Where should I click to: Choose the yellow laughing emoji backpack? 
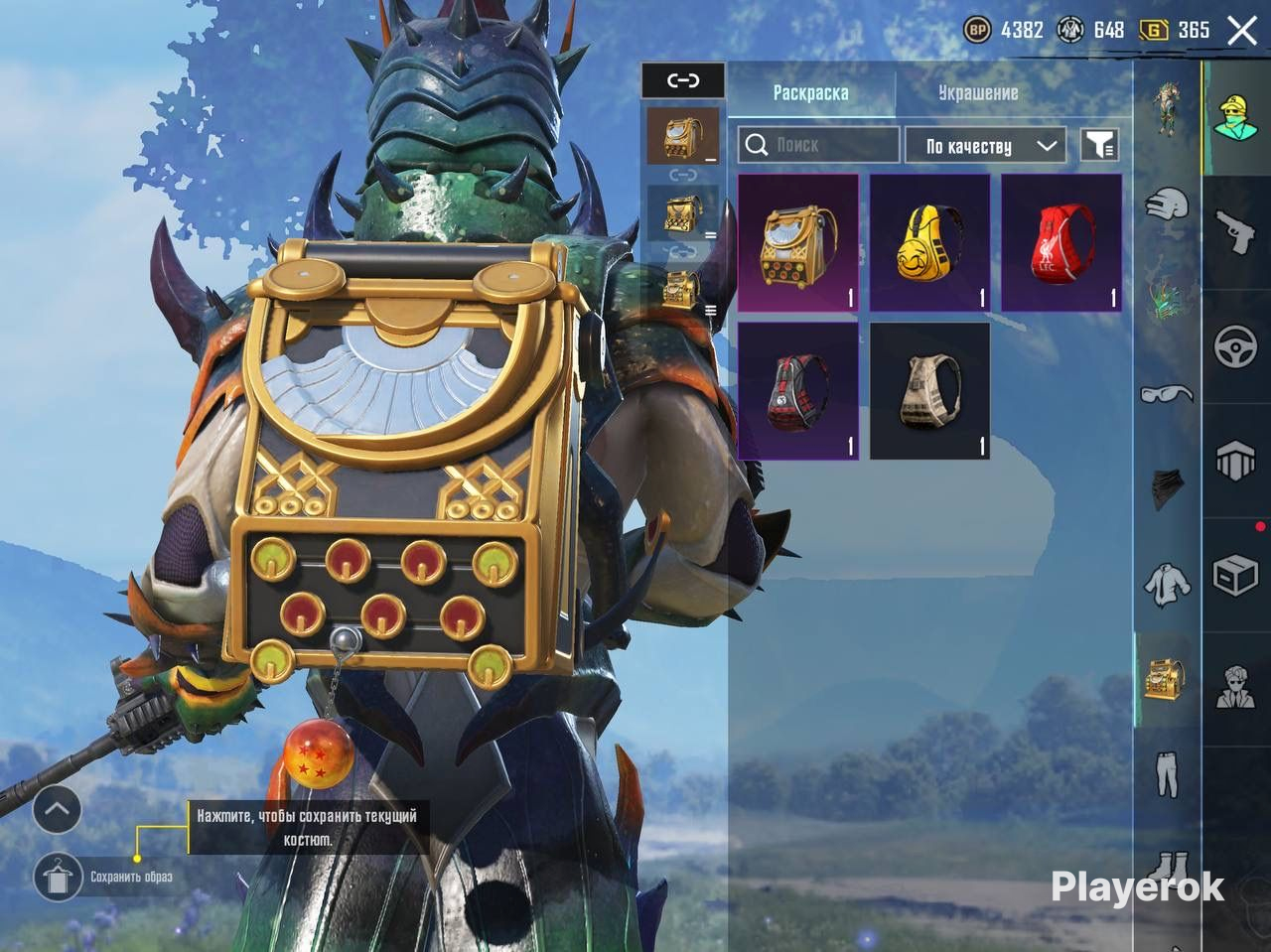coord(929,243)
